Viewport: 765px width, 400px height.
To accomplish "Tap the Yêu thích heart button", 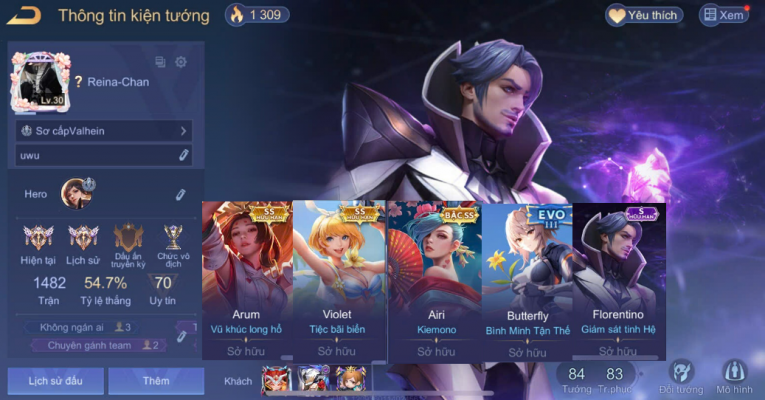I will 645,15.
